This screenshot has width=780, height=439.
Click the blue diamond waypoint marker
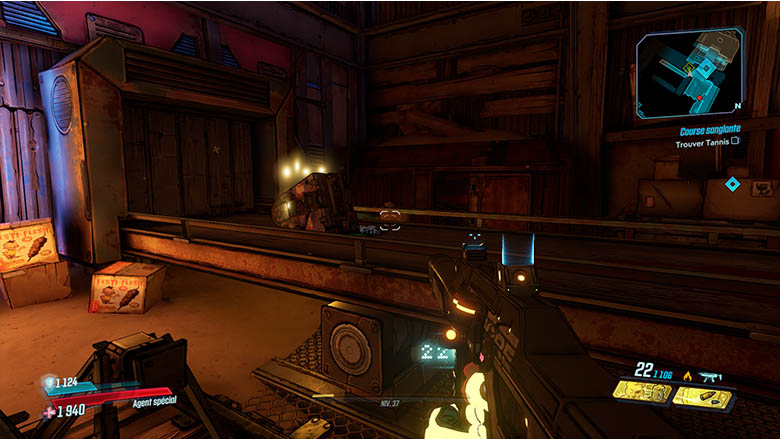[732, 184]
